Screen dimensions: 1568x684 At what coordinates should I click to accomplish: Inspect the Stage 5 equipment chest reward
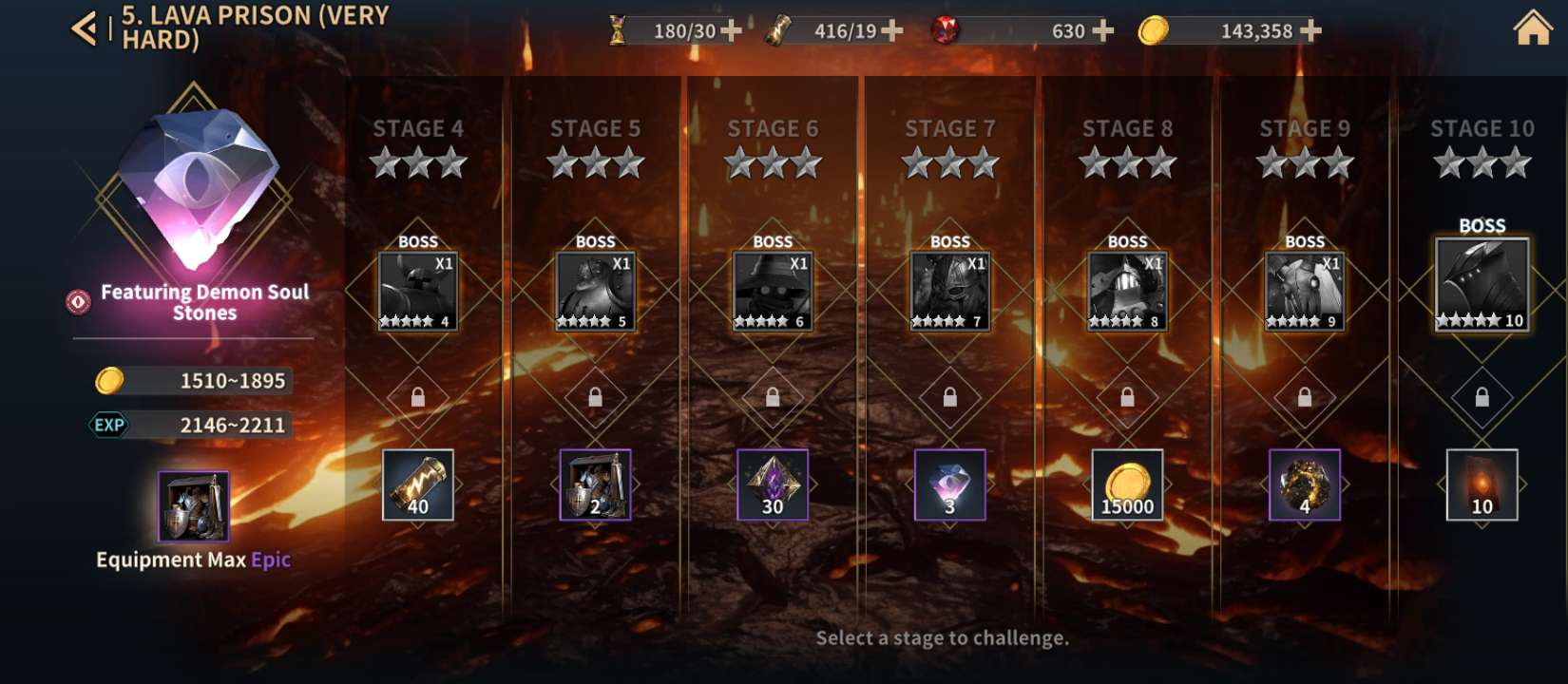pyautogui.click(x=595, y=484)
